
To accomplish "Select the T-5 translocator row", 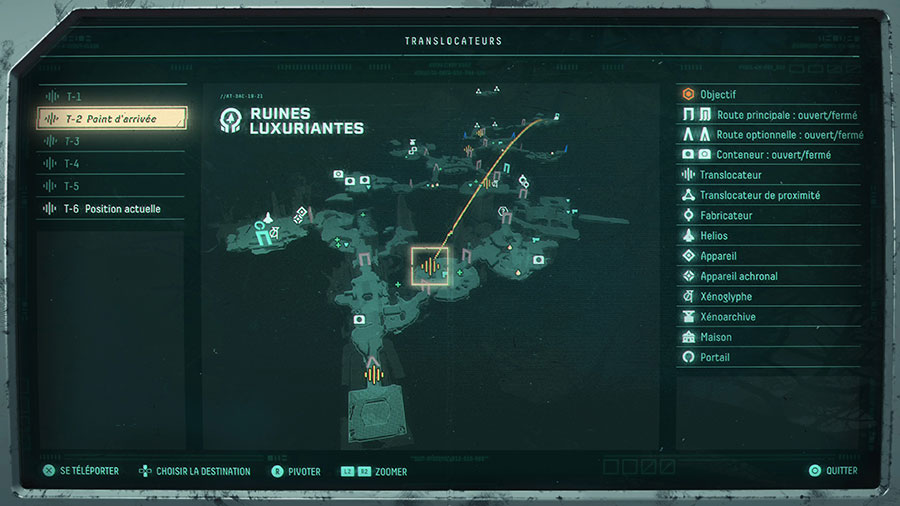I will click(x=110, y=186).
